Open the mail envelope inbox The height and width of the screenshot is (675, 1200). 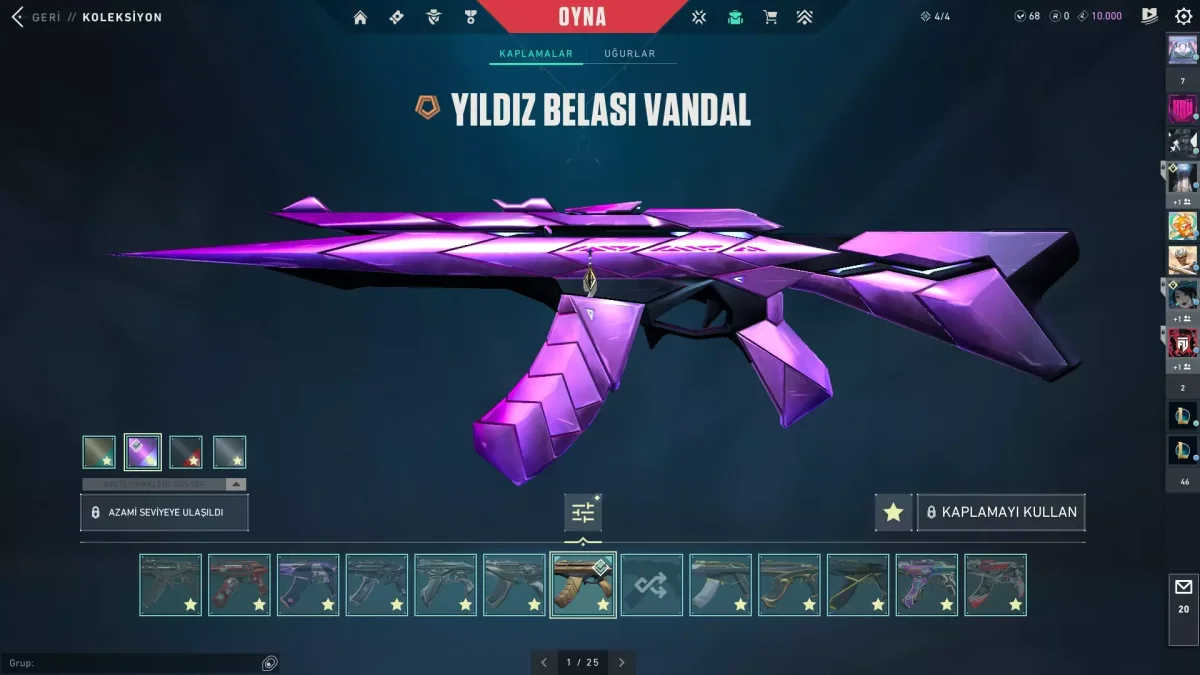click(x=1183, y=594)
